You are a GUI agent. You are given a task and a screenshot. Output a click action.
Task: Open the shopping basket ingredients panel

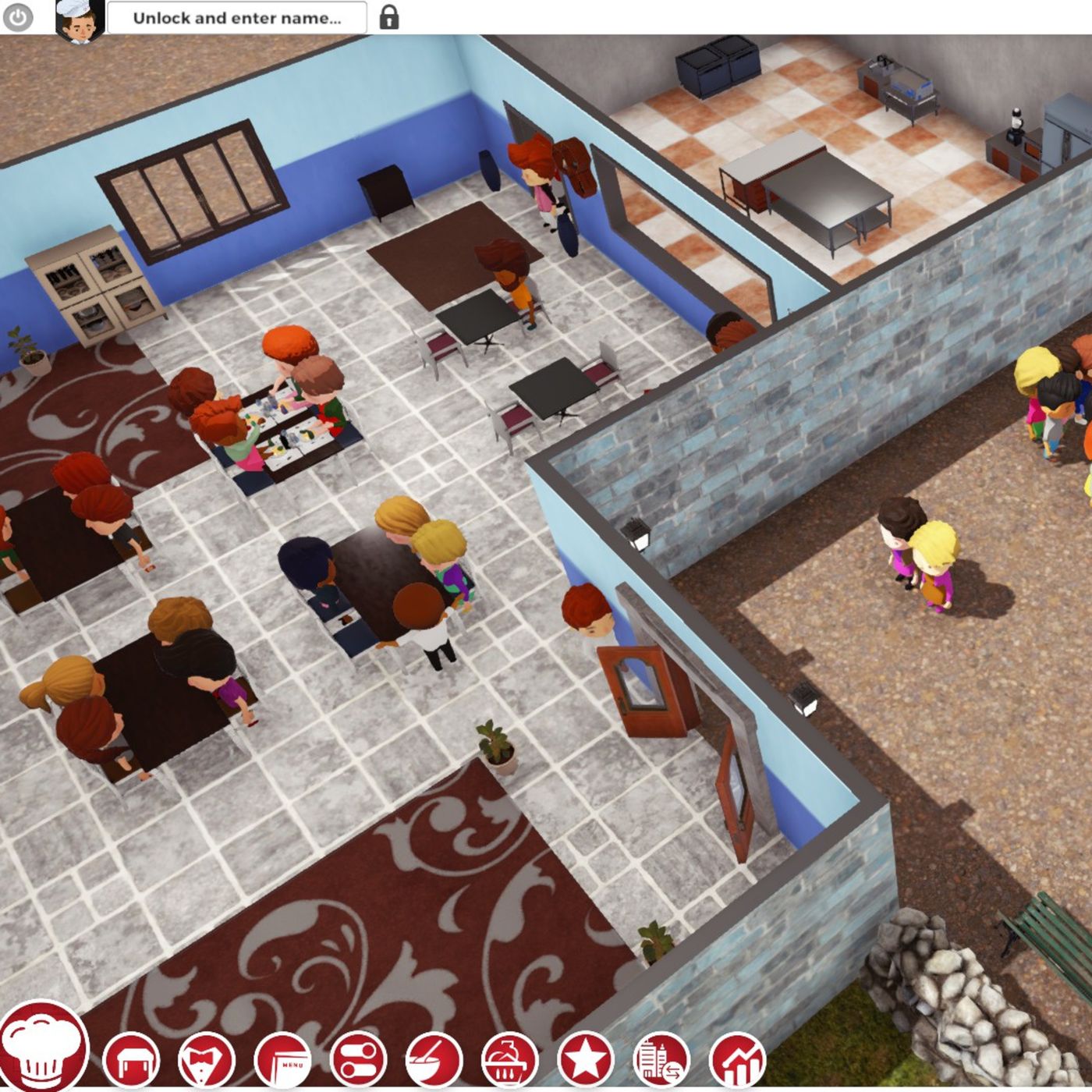509,1060
